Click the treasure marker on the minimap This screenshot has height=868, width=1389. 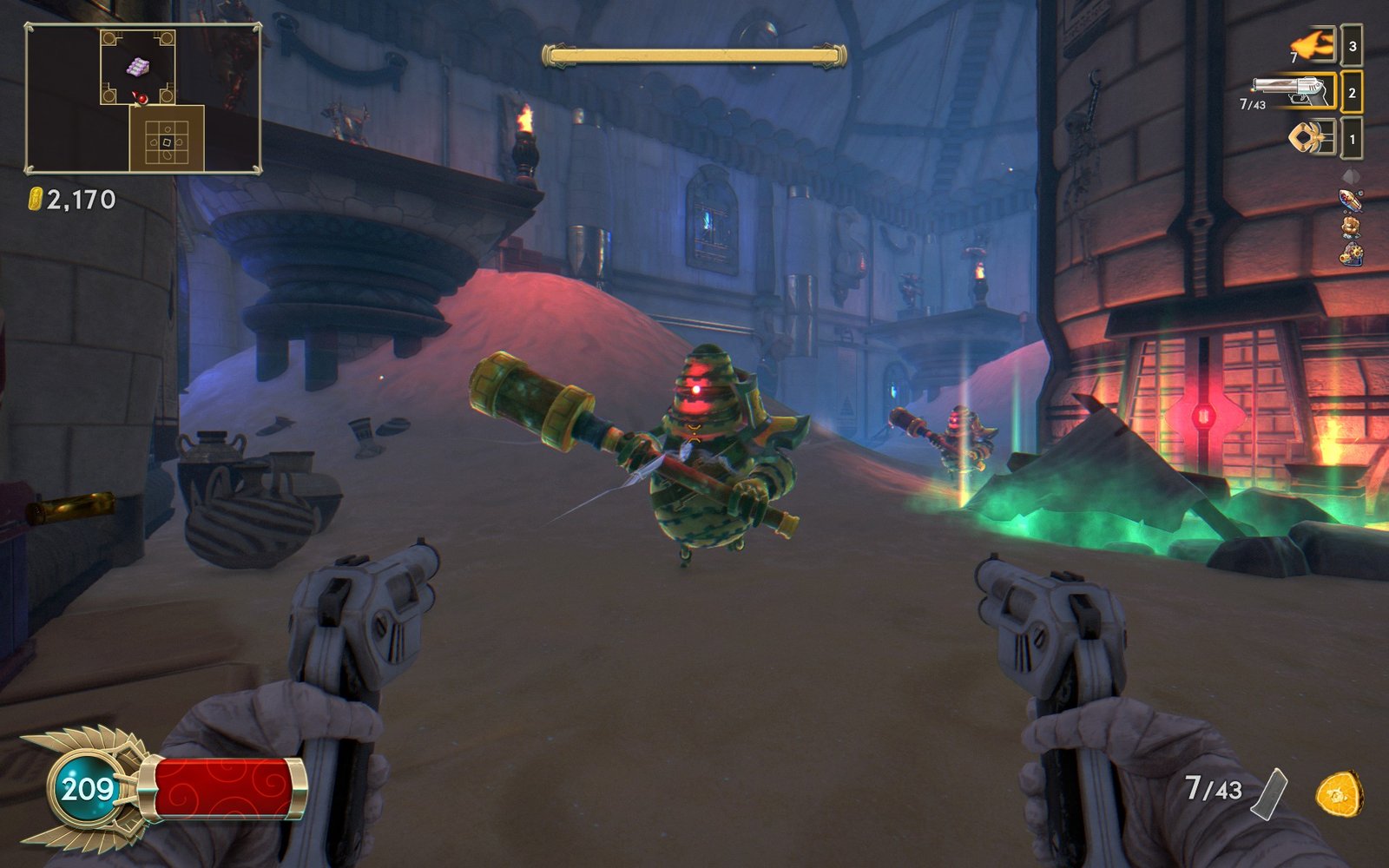138,66
